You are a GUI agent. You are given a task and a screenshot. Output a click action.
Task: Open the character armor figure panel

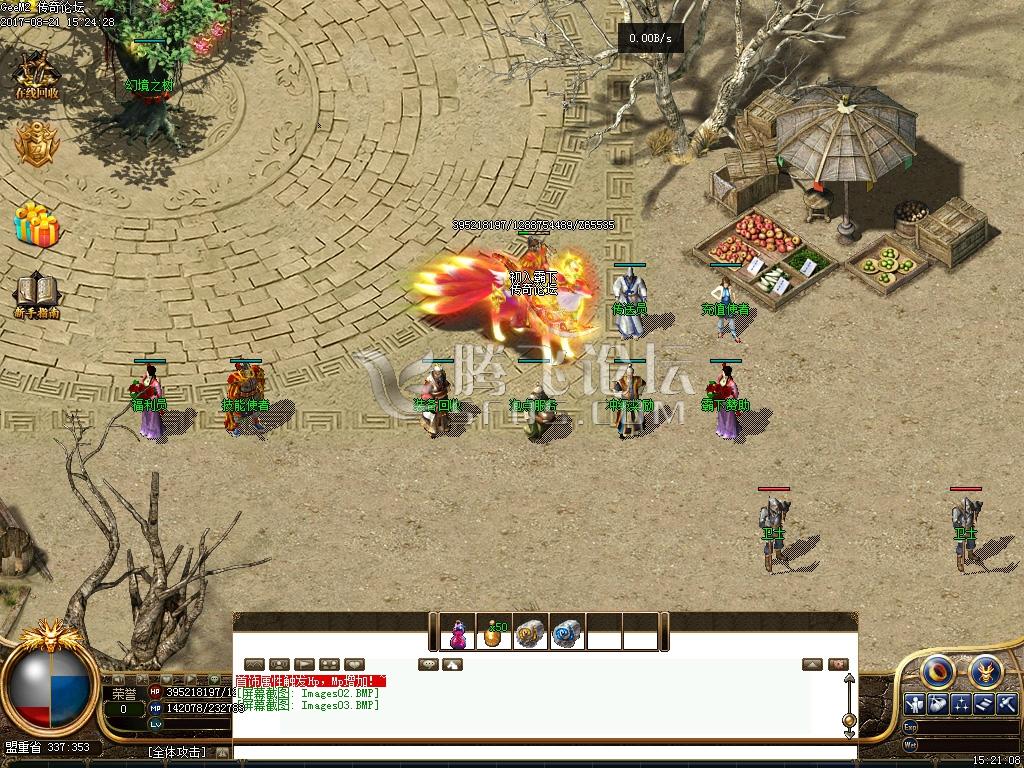pyautogui.click(x=914, y=704)
